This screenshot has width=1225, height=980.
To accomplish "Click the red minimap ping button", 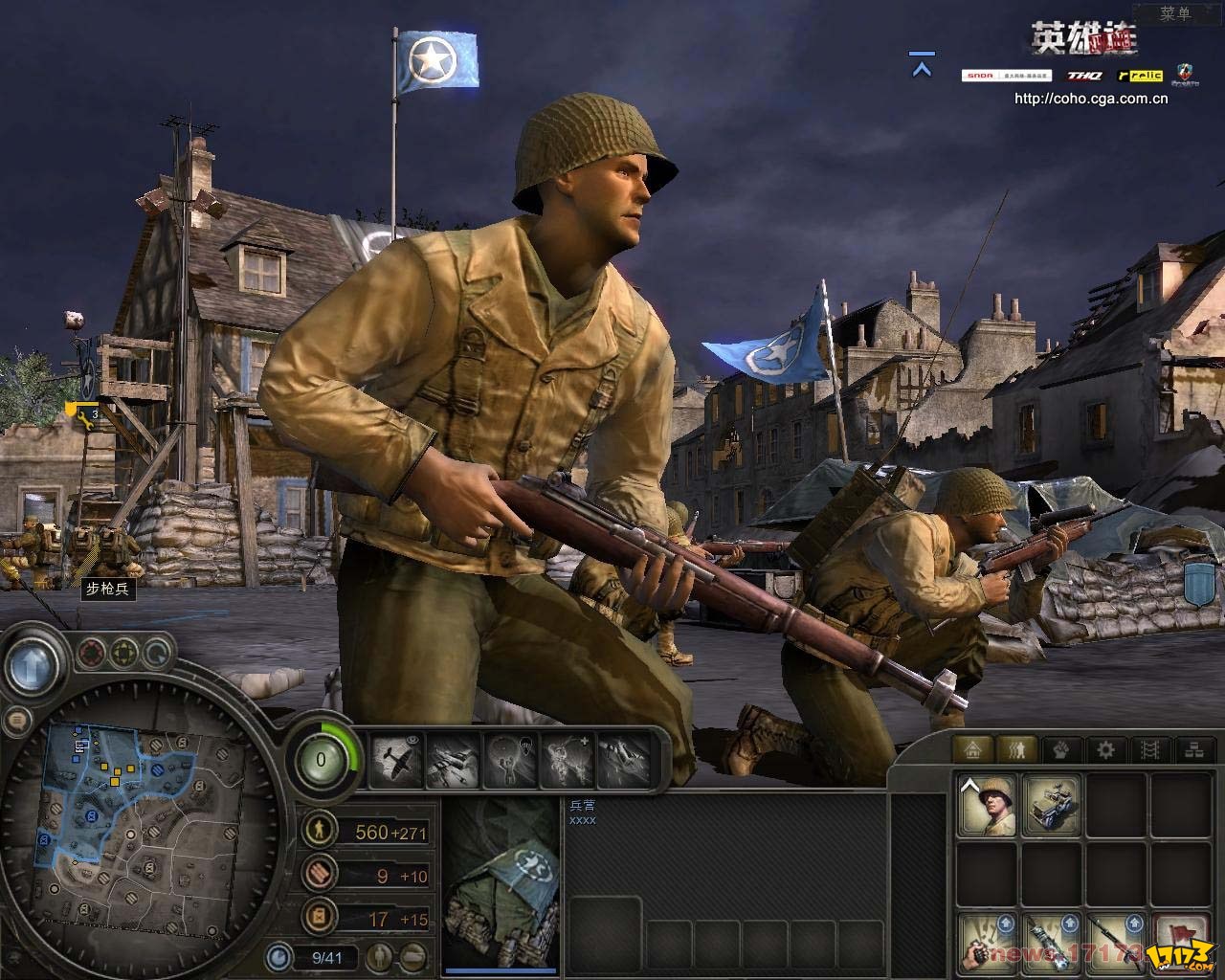I will click(91, 654).
